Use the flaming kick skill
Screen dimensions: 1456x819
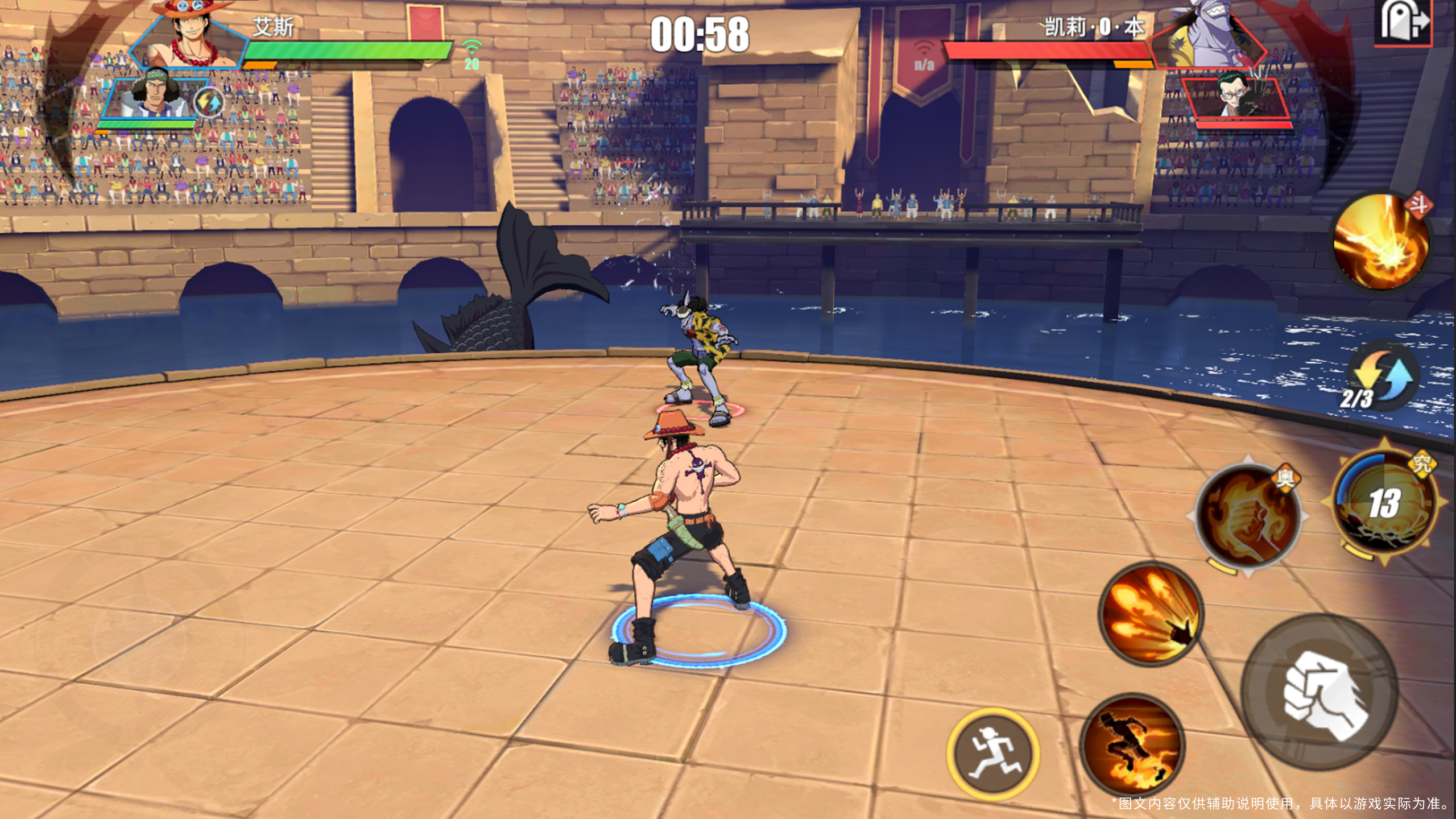[1132, 744]
